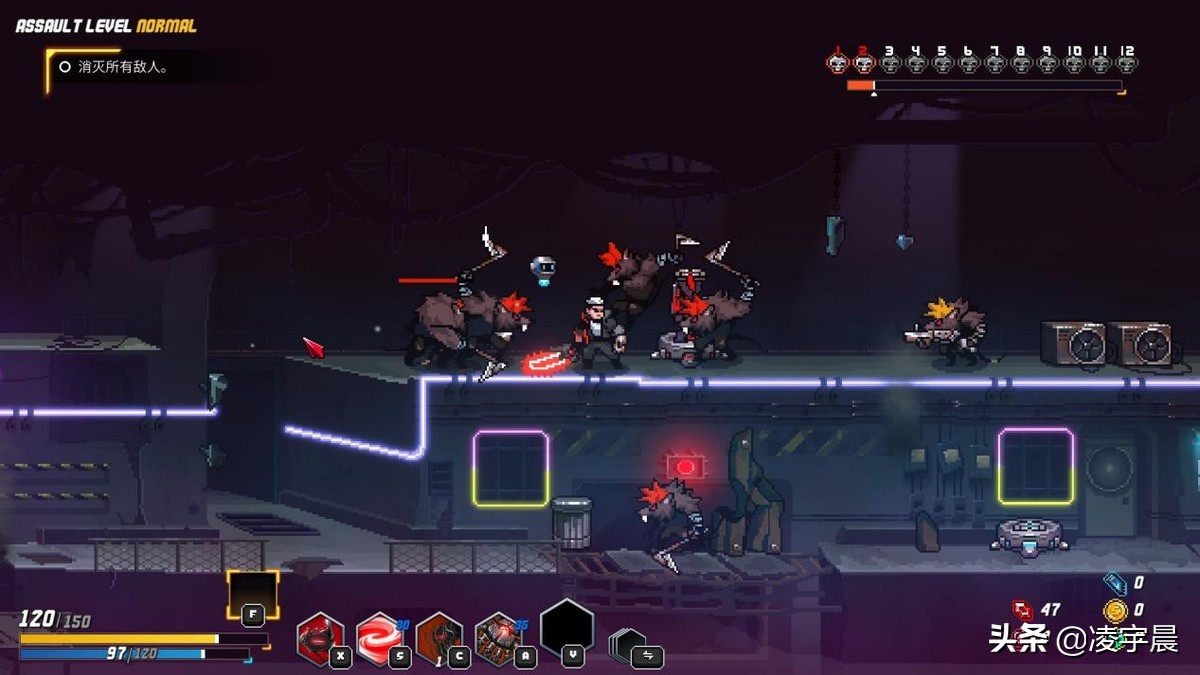1200x675 pixels.
Task: Activate the mechanical fist skill icon
Action: [x=499, y=637]
